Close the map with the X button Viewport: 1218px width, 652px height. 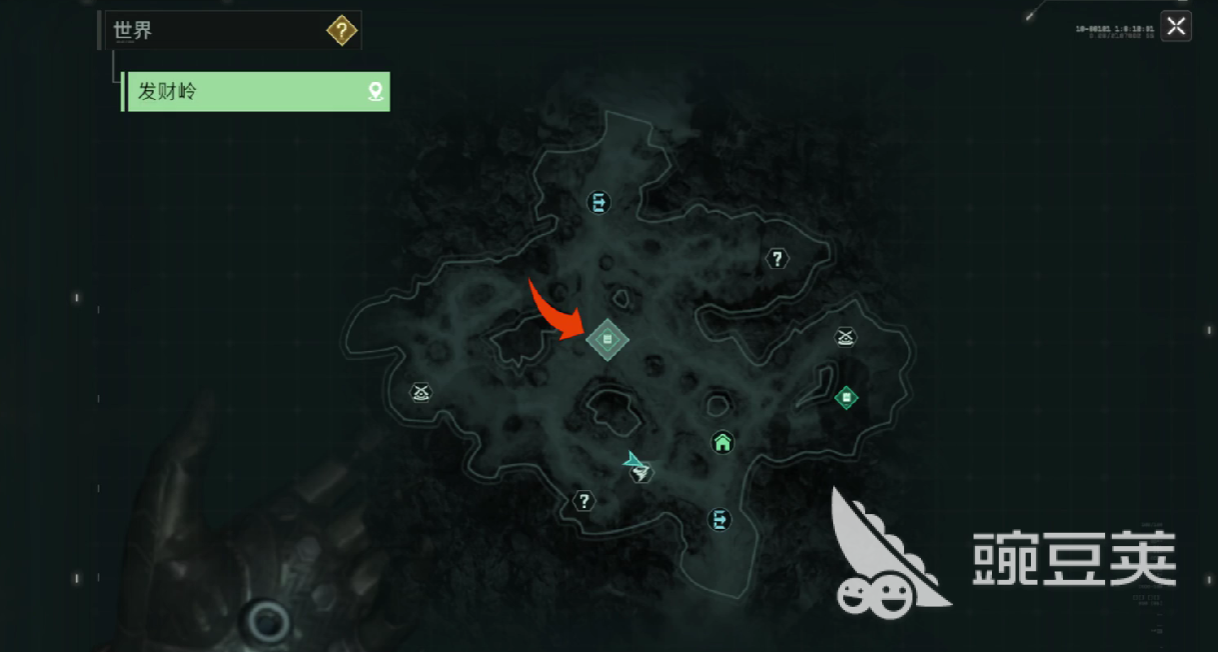tap(1176, 27)
